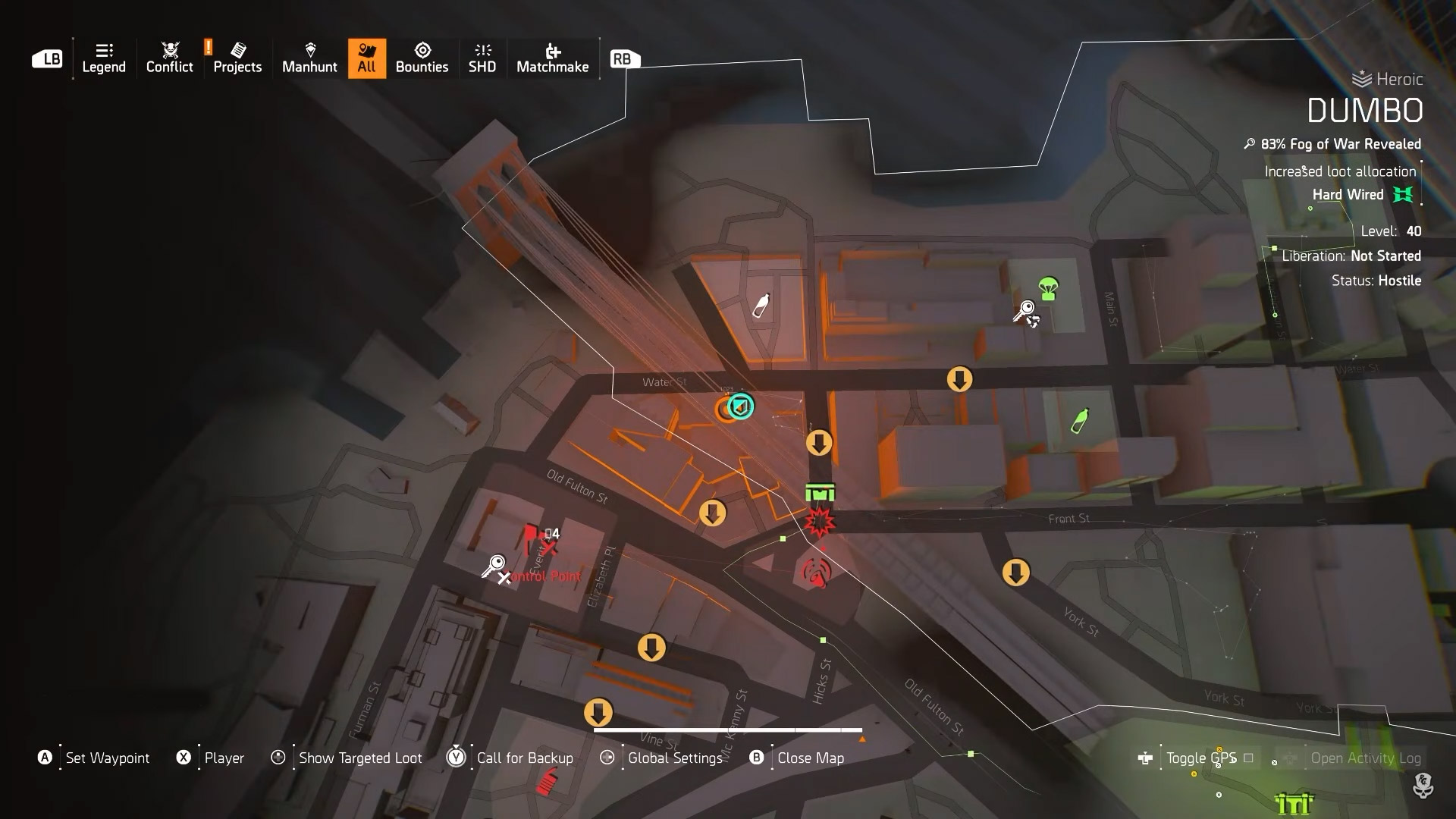Switch to the Conflict tab
Viewport: 1456px width, 819px height.
point(169,58)
